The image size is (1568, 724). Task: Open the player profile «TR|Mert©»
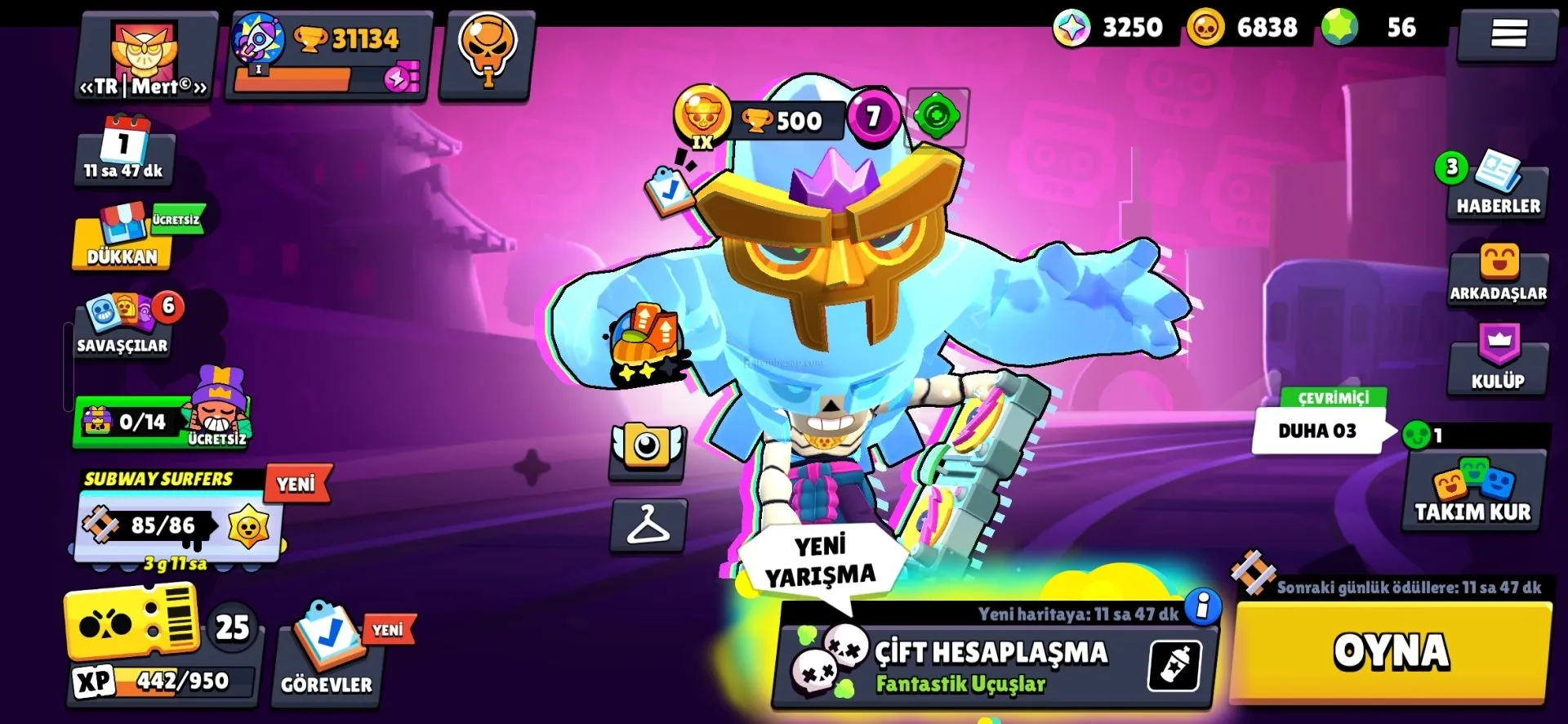point(145,59)
